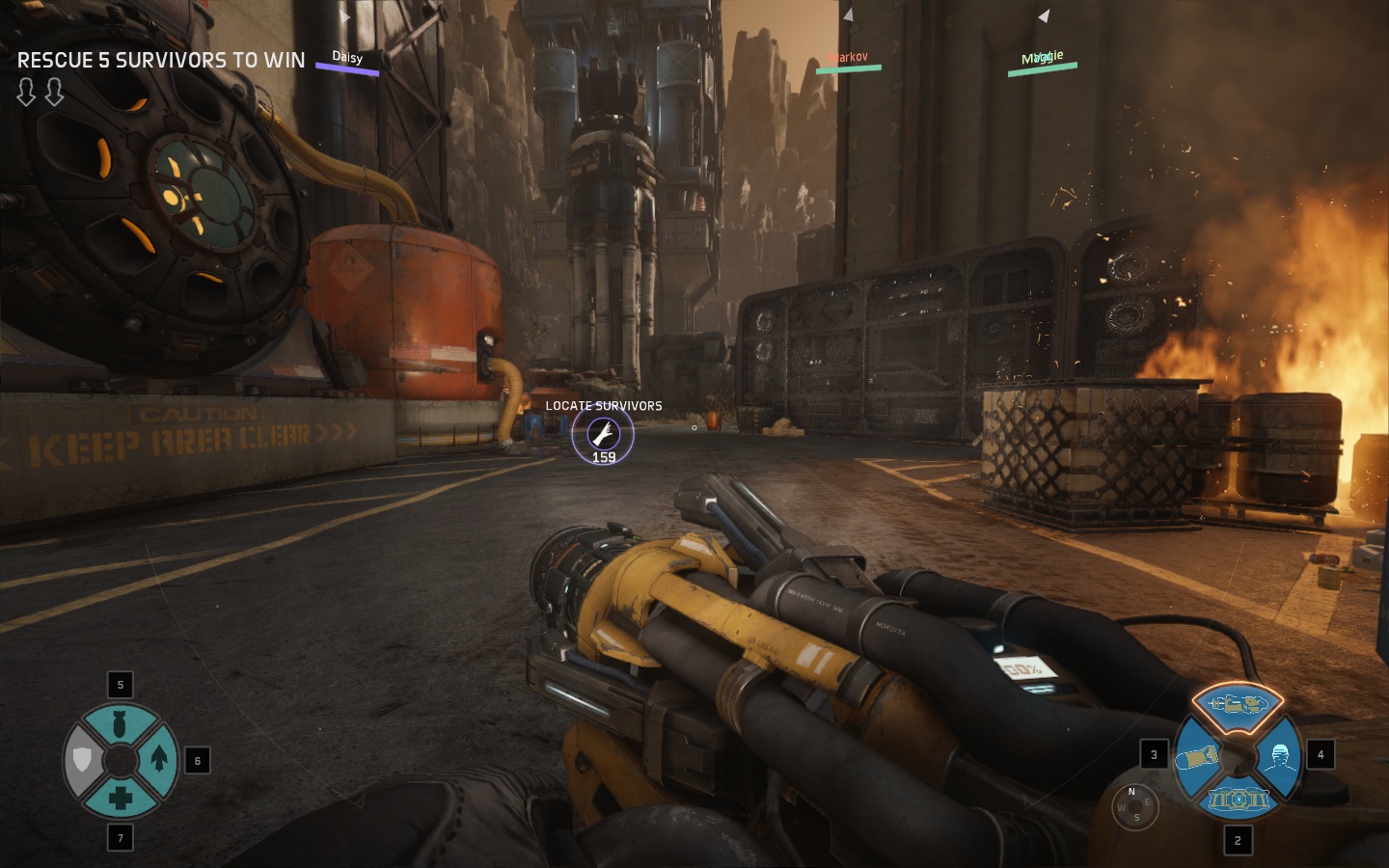Click the N/E/S/W compass dial
The width and height of the screenshot is (1389, 868).
click(1133, 805)
